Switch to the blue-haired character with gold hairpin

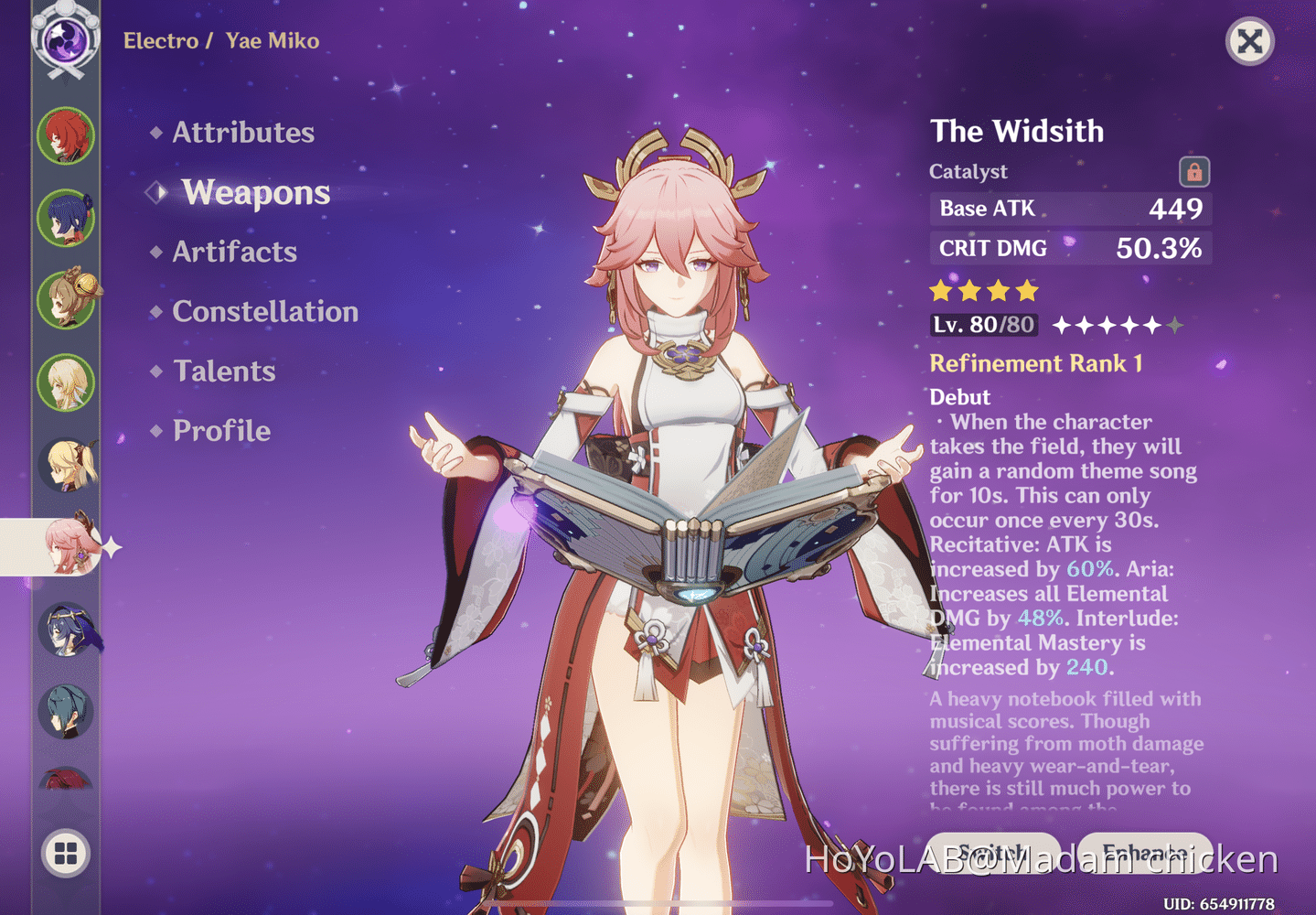65,220
